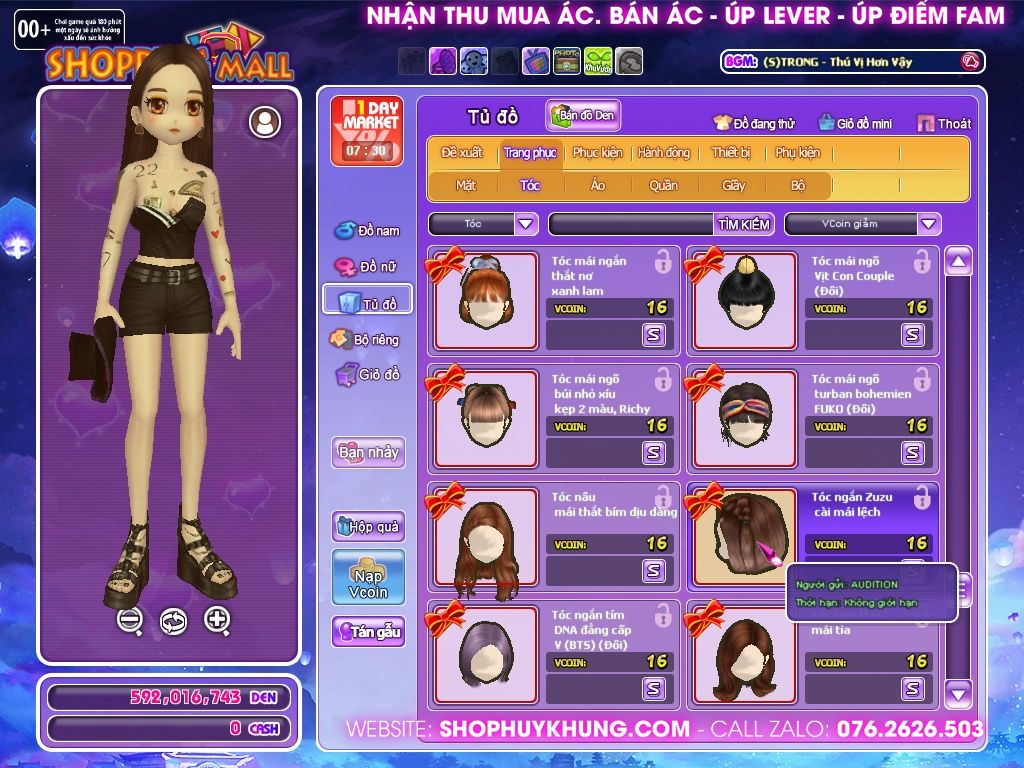This screenshot has width=1024, height=768.
Task: Choose the Giày subcategory
Action: 734,185
